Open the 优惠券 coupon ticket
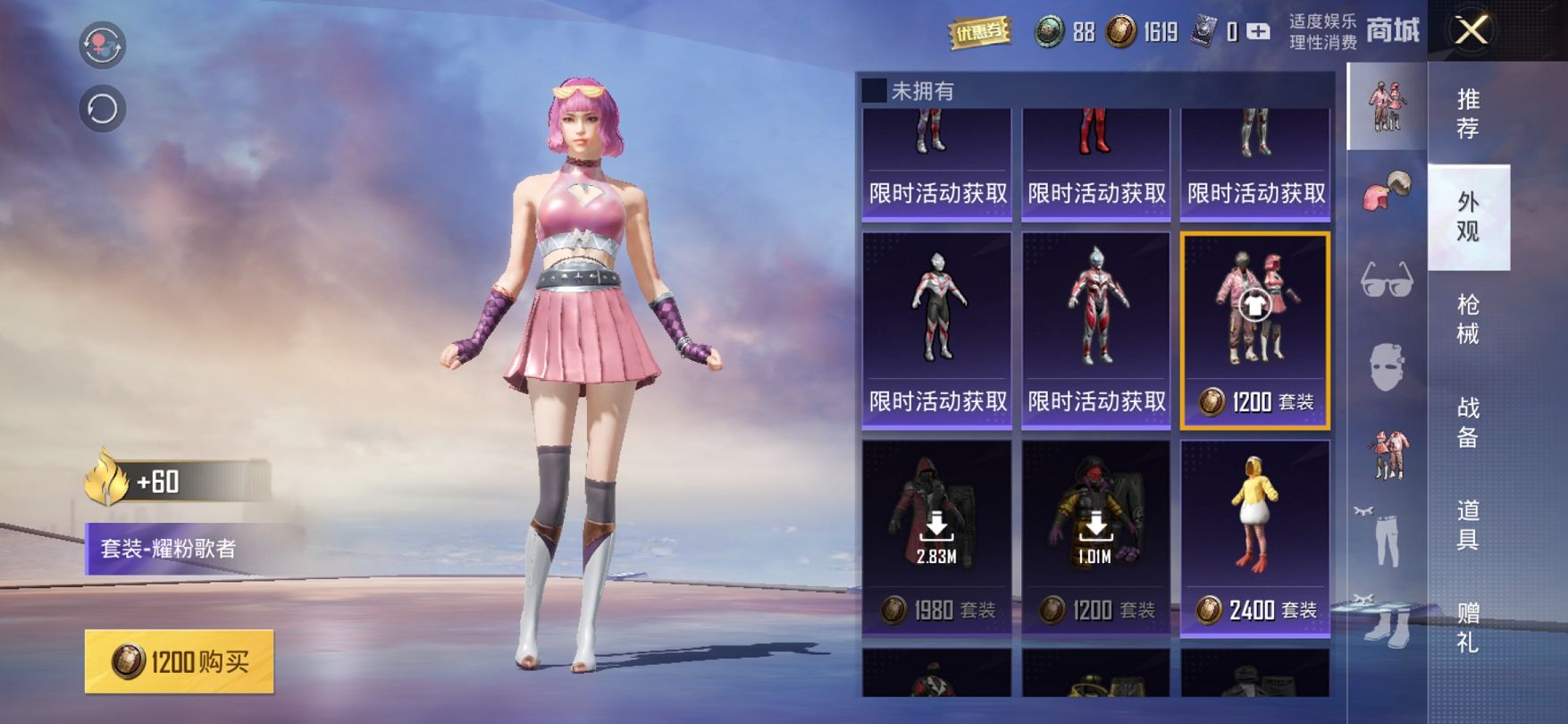 coord(979,33)
